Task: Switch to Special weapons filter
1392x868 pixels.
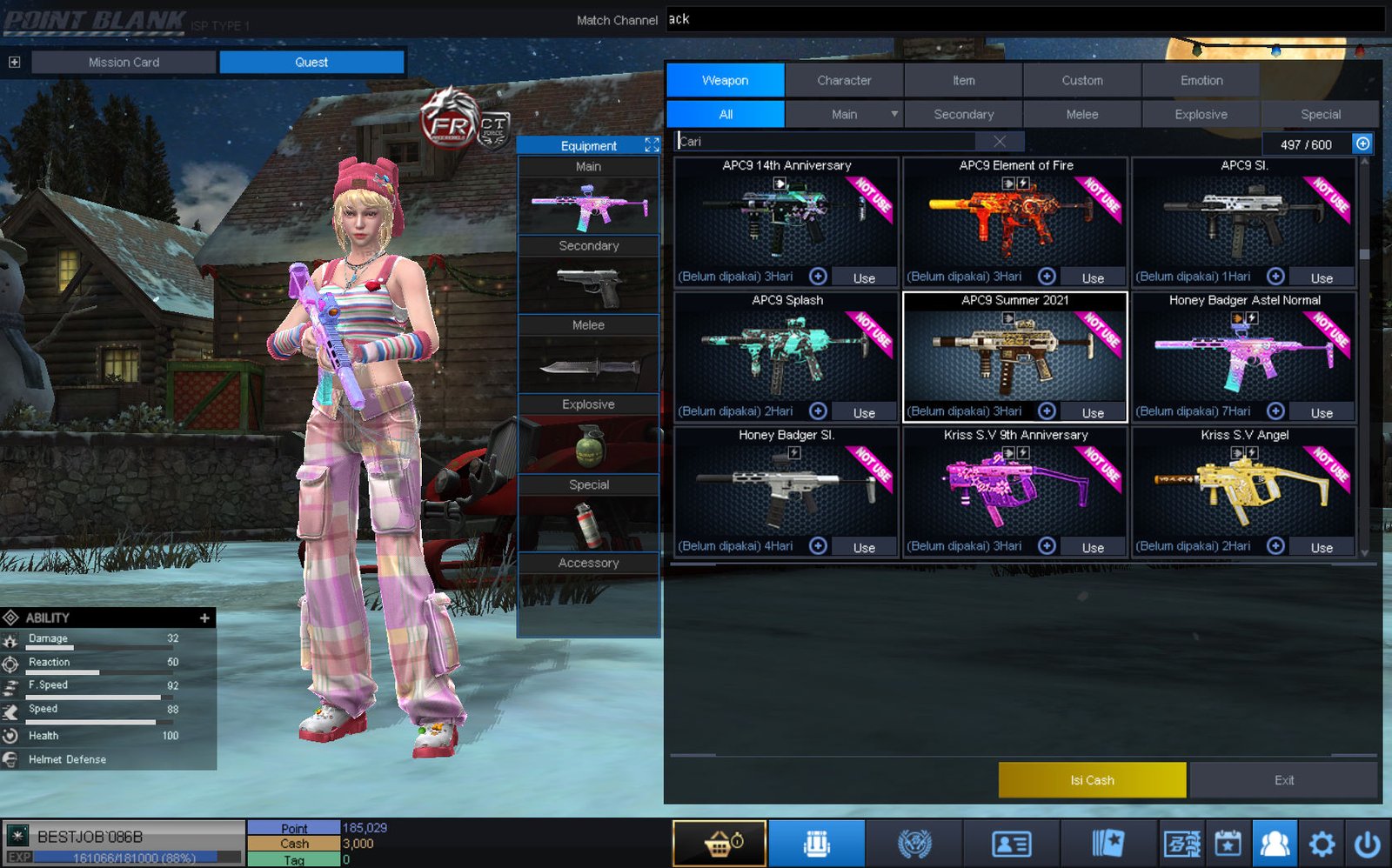Action: tap(1320, 114)
